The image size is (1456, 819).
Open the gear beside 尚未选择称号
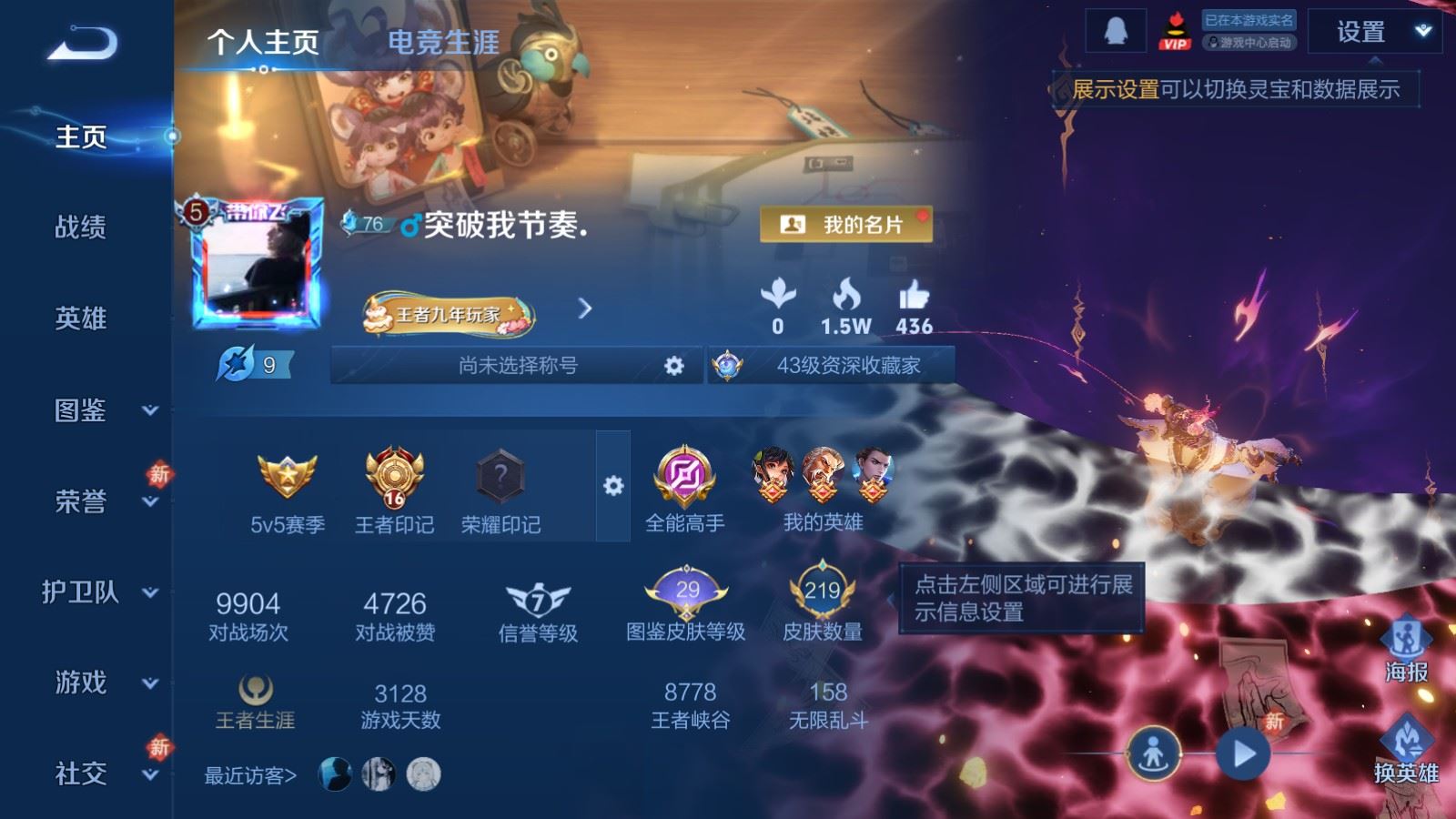pyautogui.click(x=672, y=367)
